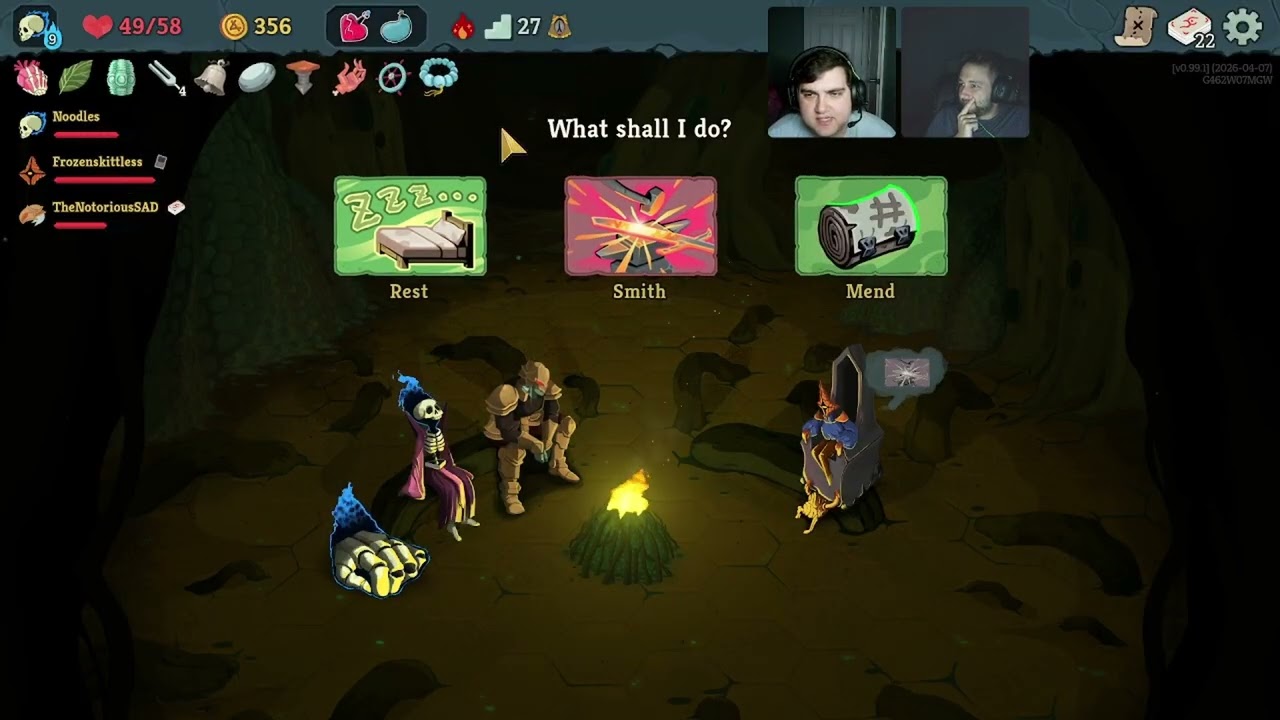This screenshot has height=720, width=1280.
Task: Inspect the green leaf relic
Action: pos(75,77)
